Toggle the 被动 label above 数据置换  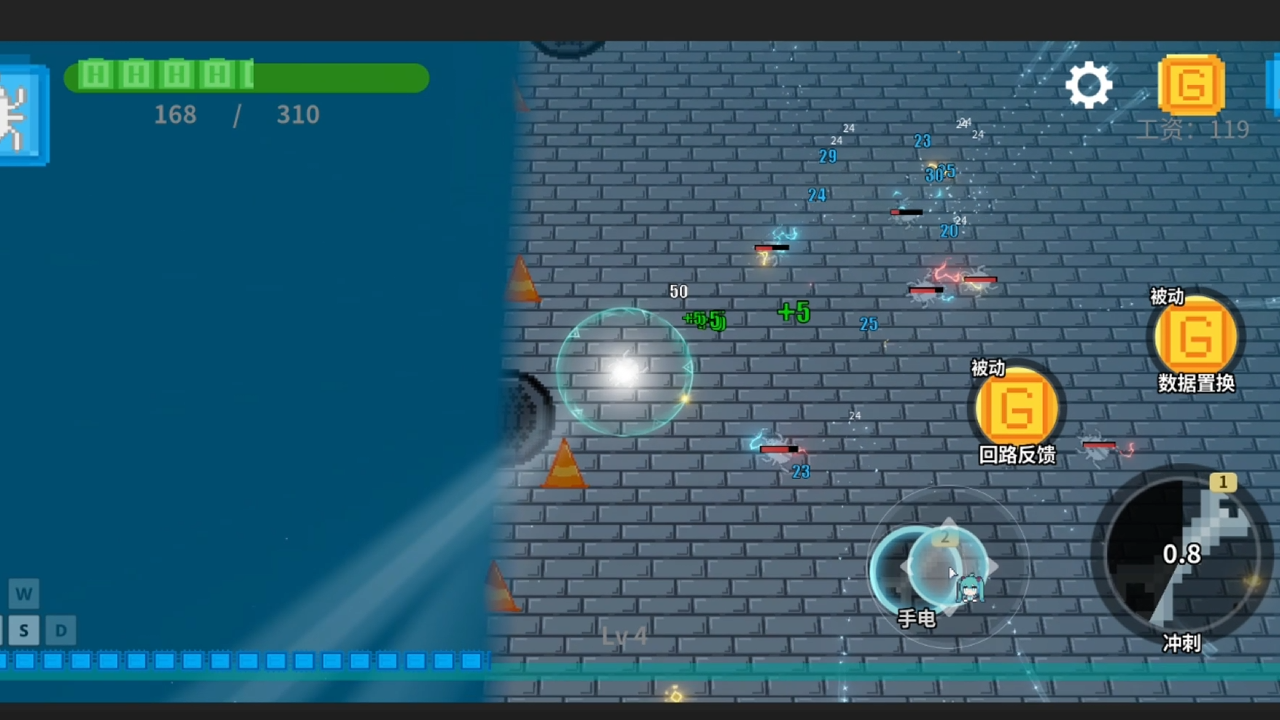coord(1166,297)
